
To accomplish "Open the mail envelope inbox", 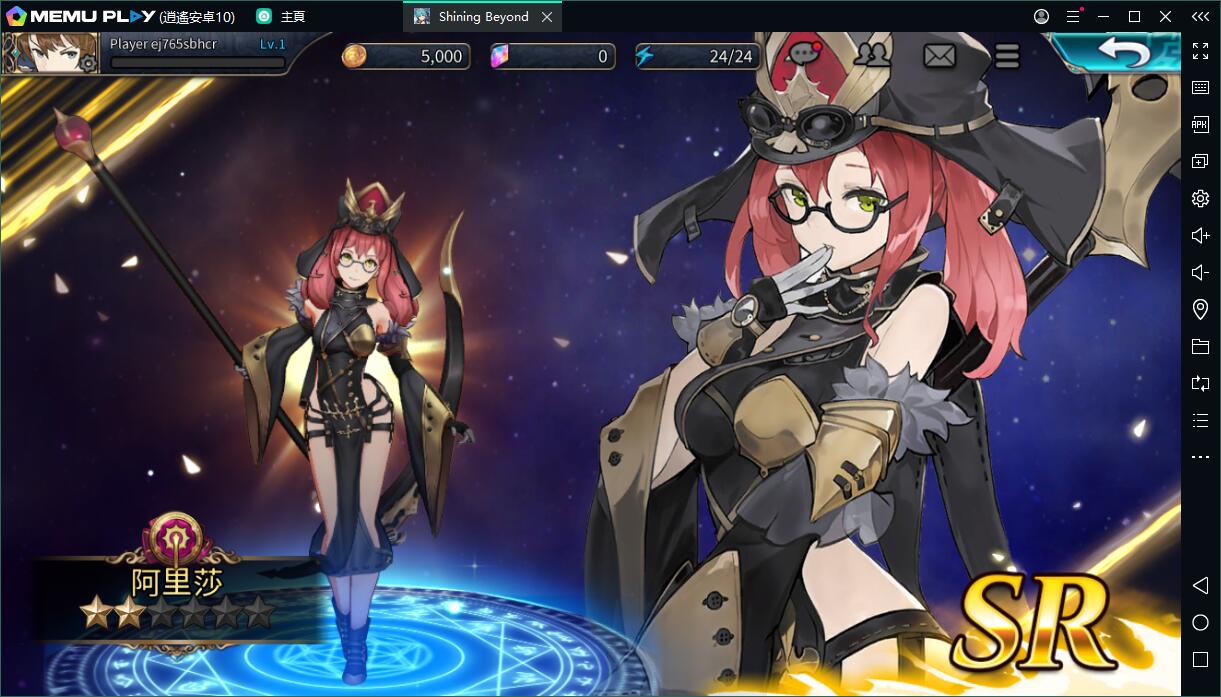I will tap(939, 56).
